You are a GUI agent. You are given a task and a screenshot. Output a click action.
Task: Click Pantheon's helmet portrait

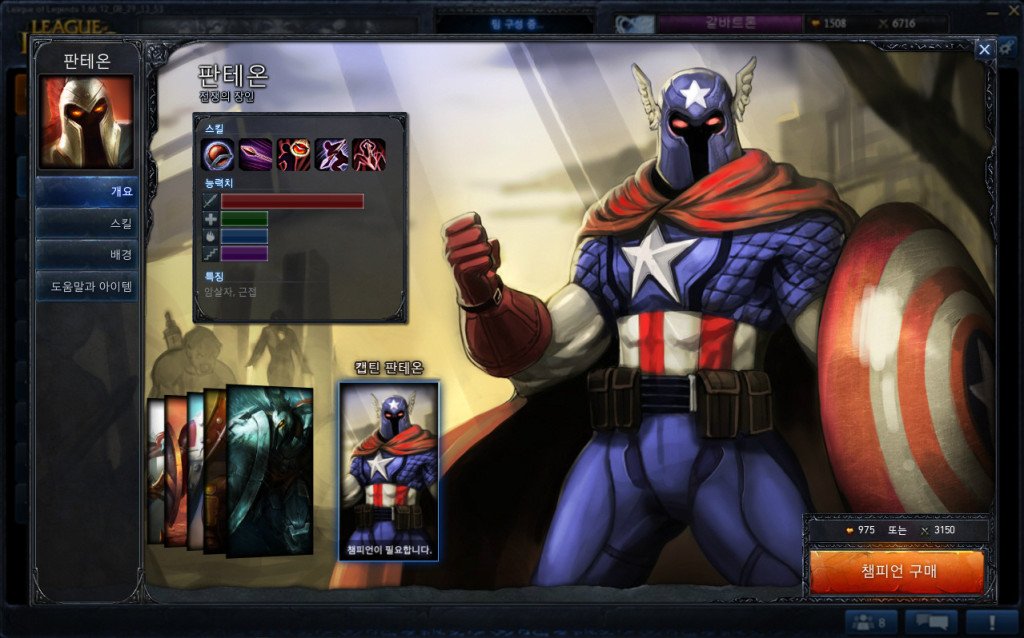86,124
